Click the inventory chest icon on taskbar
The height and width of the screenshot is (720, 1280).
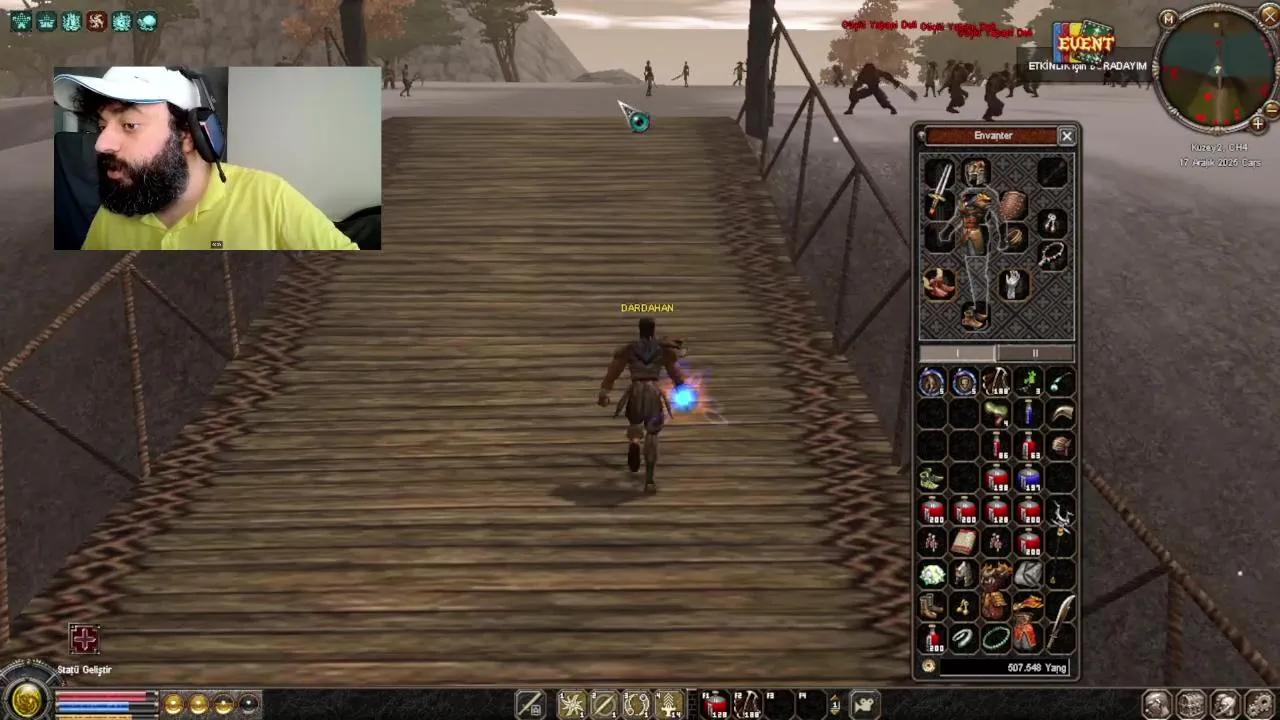click(x=1192, y=703)
